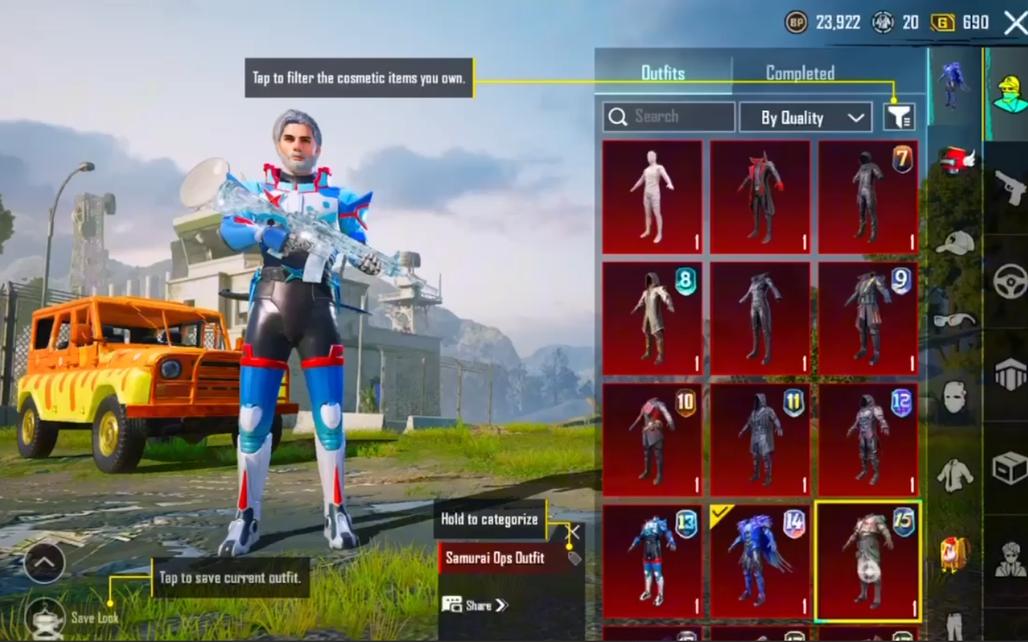
Task: Choose the outfit tile with badge 12
Action: tap(868, 440)
